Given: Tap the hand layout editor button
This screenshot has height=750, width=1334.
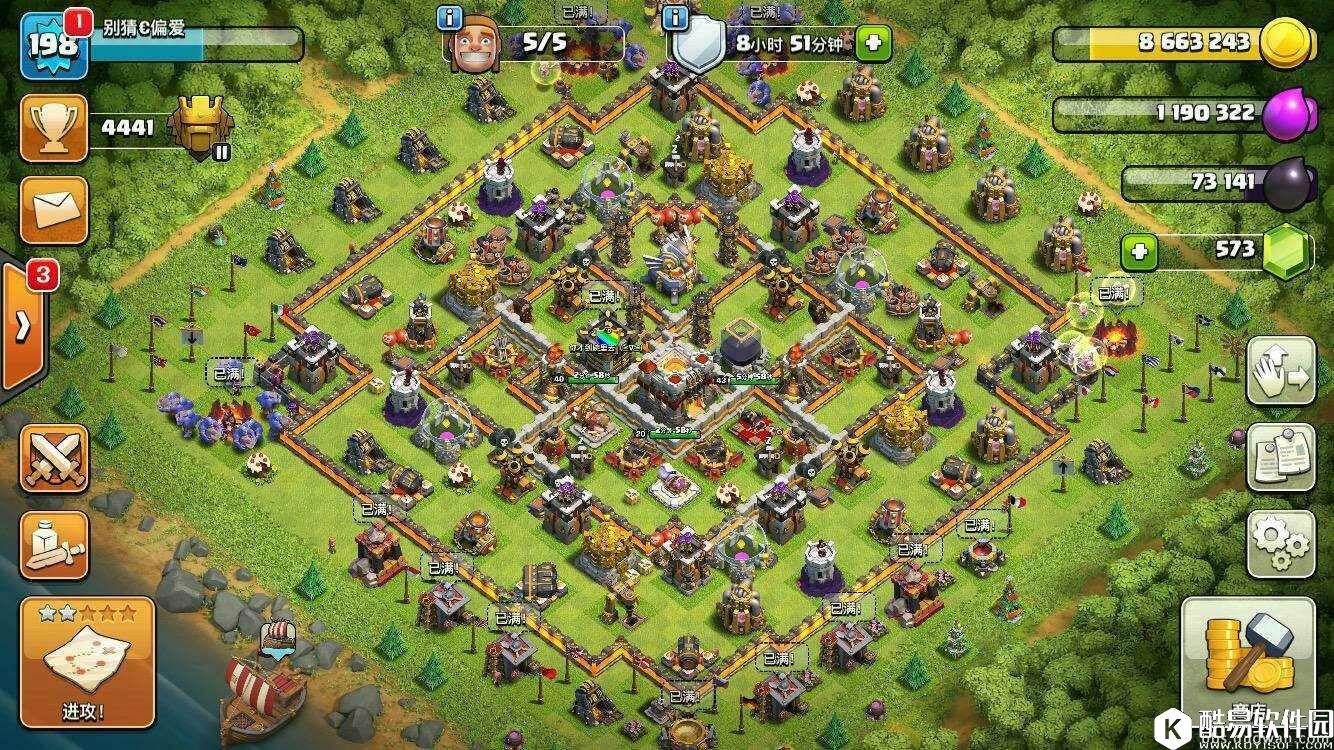Looking at the screenshot, I should [x=1280, y=374].
